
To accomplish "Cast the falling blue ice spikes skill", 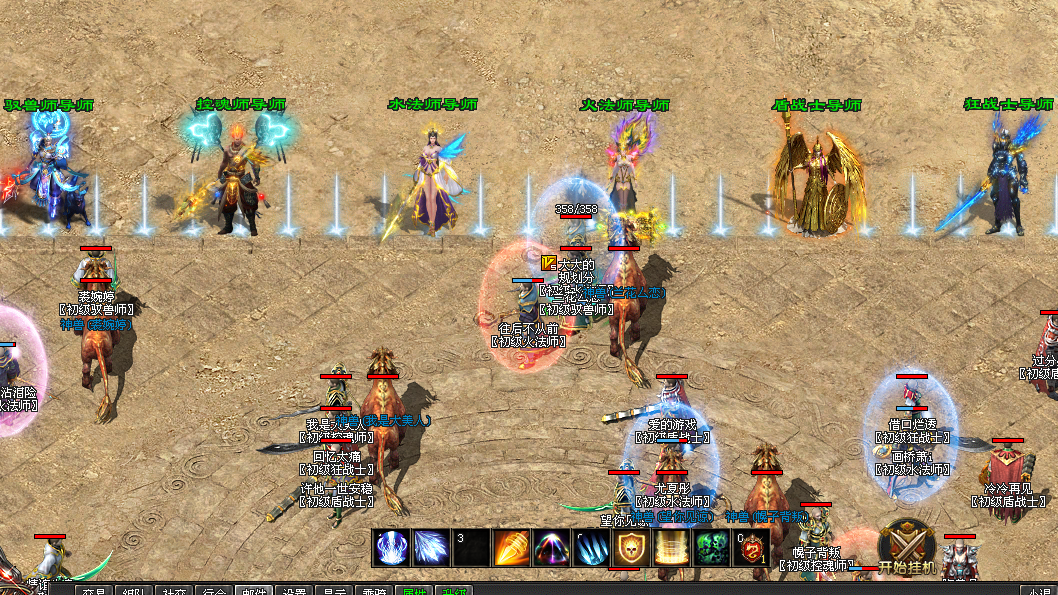I will tap(591, 547).
